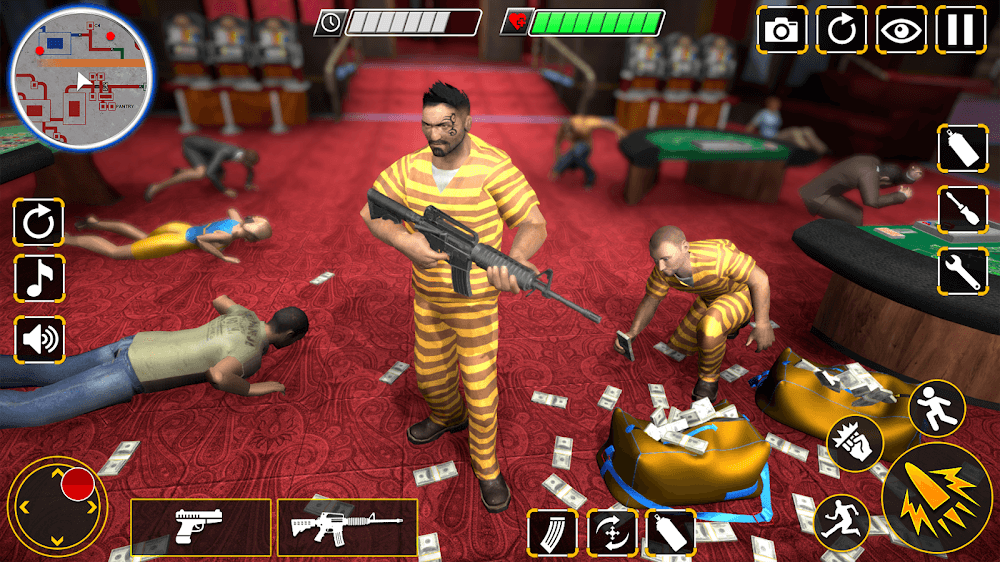Toggle the eye view icon
This screenshot has width=1000, height=562.
(901, 29)
